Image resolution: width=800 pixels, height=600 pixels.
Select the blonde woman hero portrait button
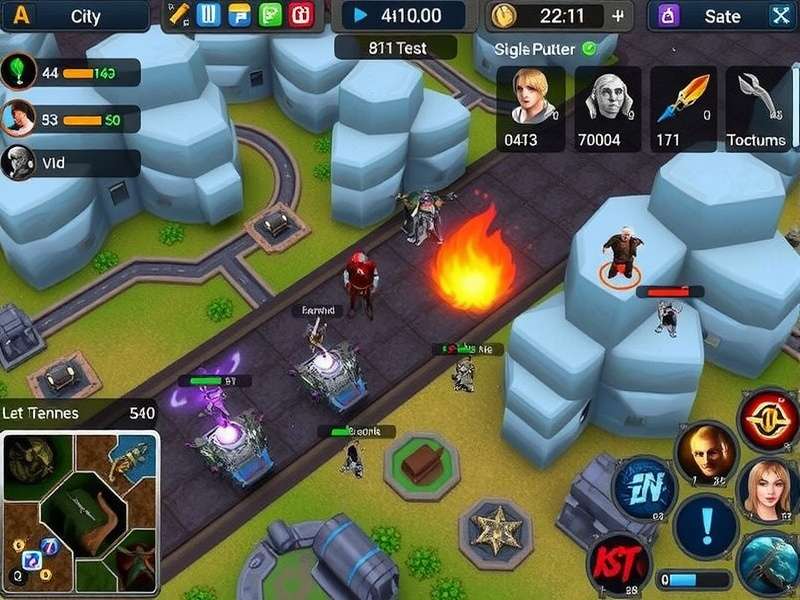768,487
